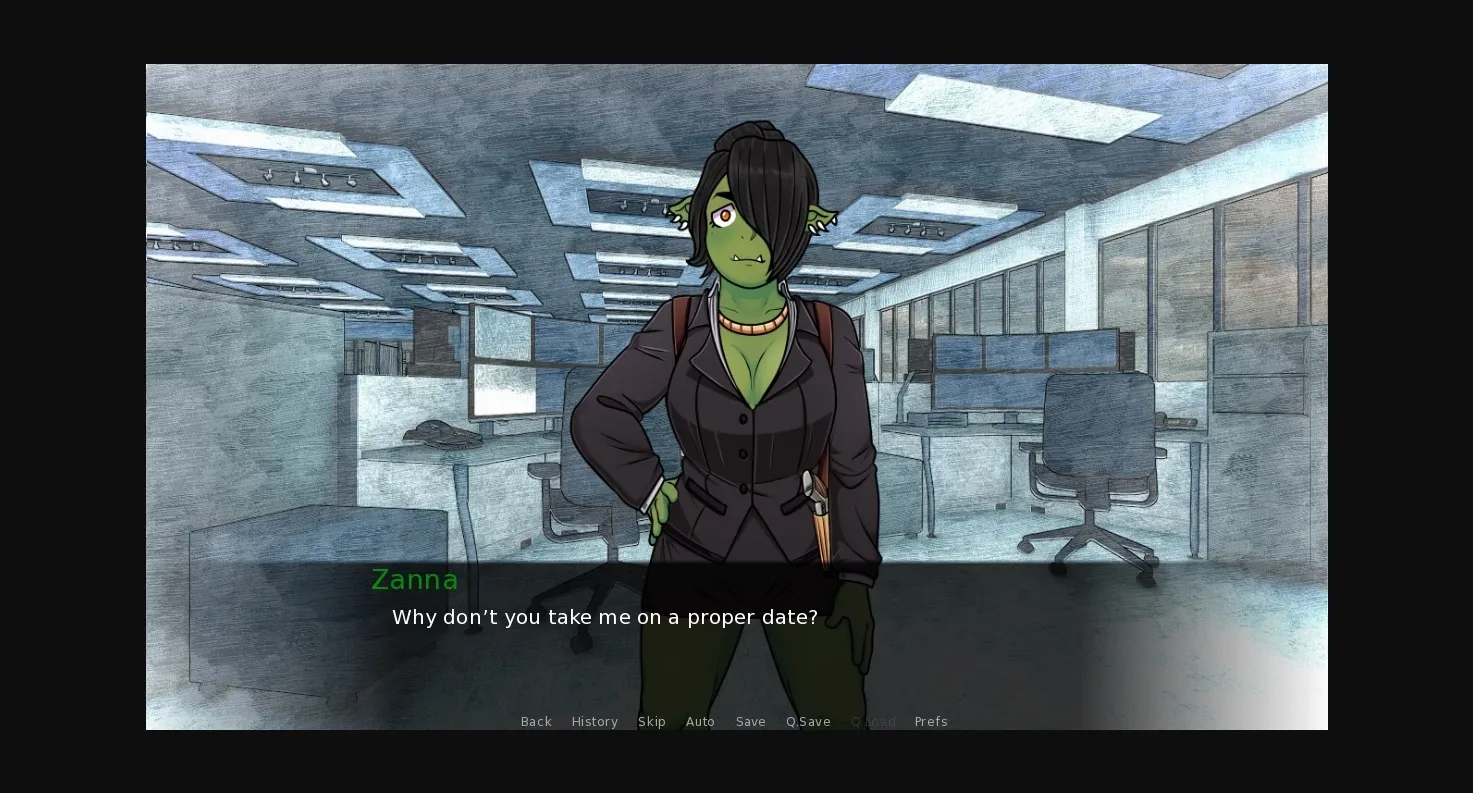
Task: Stop skipping by clicking Skip a second time
Action: [x=652, y=721]
